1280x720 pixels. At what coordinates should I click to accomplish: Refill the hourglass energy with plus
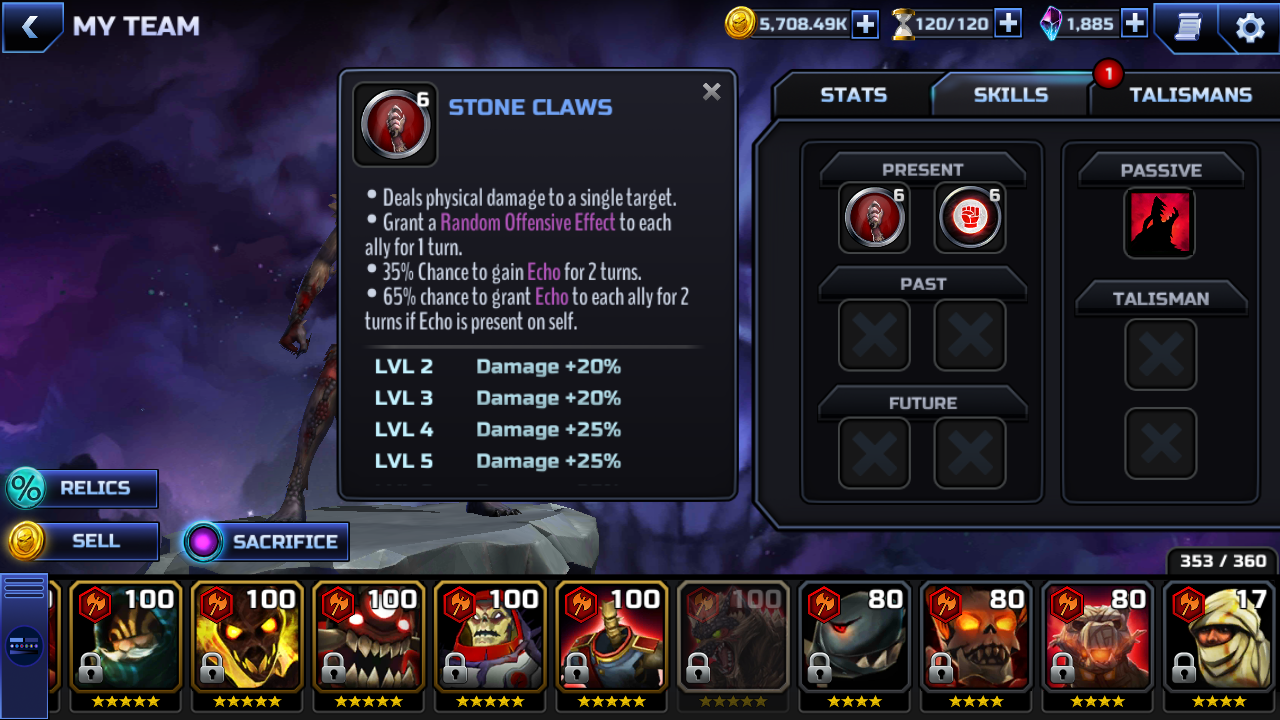1008,24
